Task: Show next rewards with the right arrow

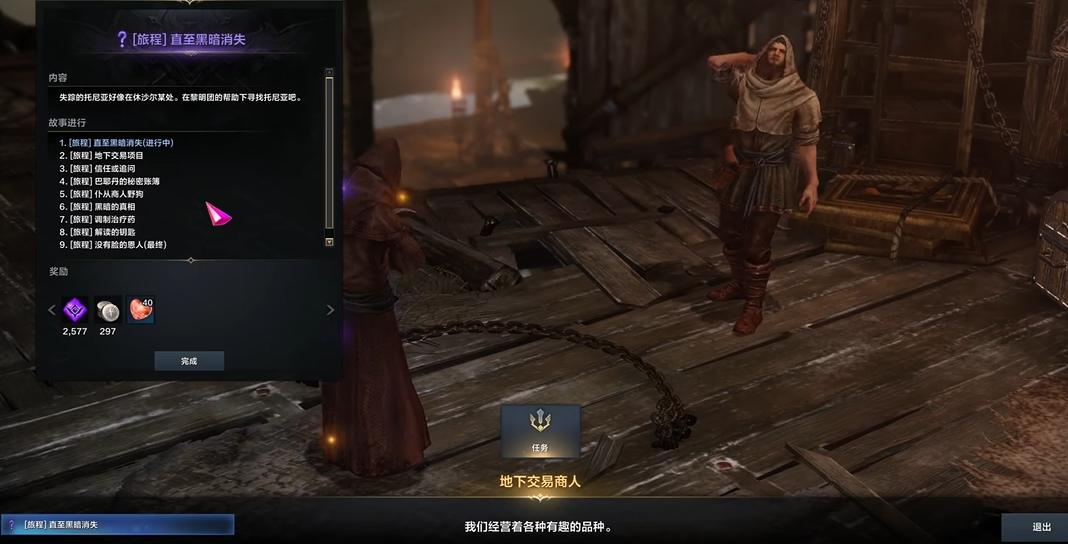Action: pyautogui.click(x=330, y=310)
